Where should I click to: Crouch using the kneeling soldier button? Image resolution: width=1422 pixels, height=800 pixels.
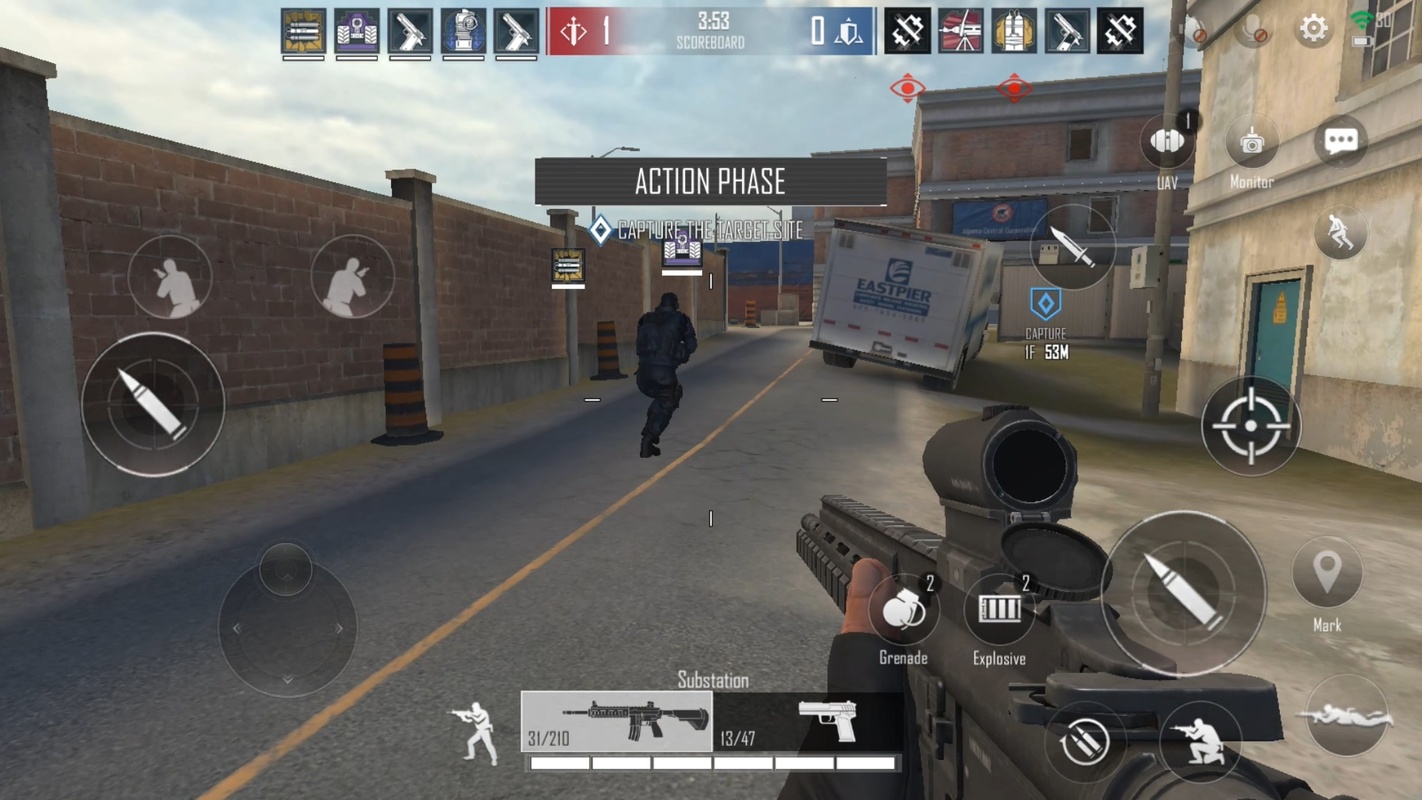tap(1200, 738)
